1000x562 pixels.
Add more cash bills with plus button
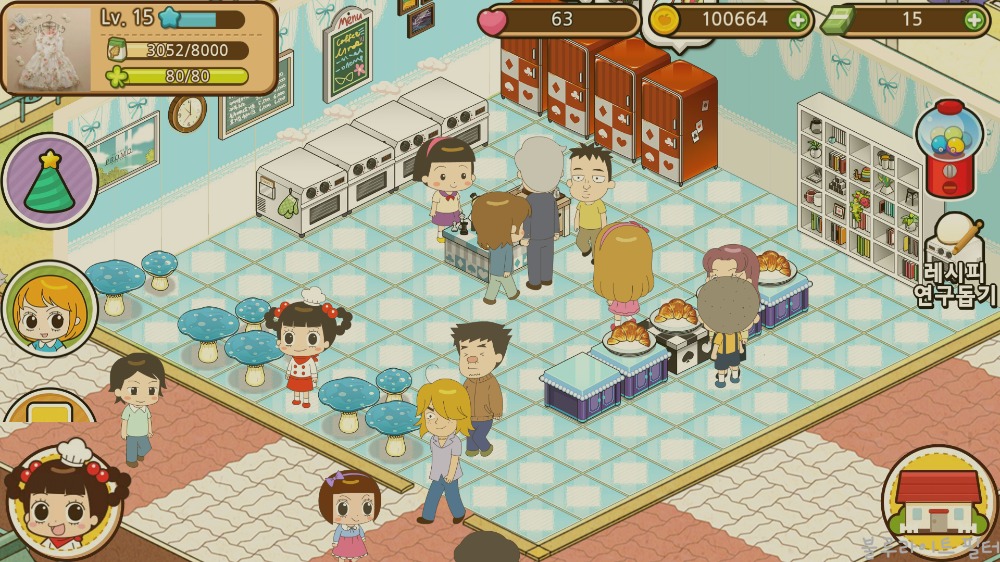pos(973,20)
